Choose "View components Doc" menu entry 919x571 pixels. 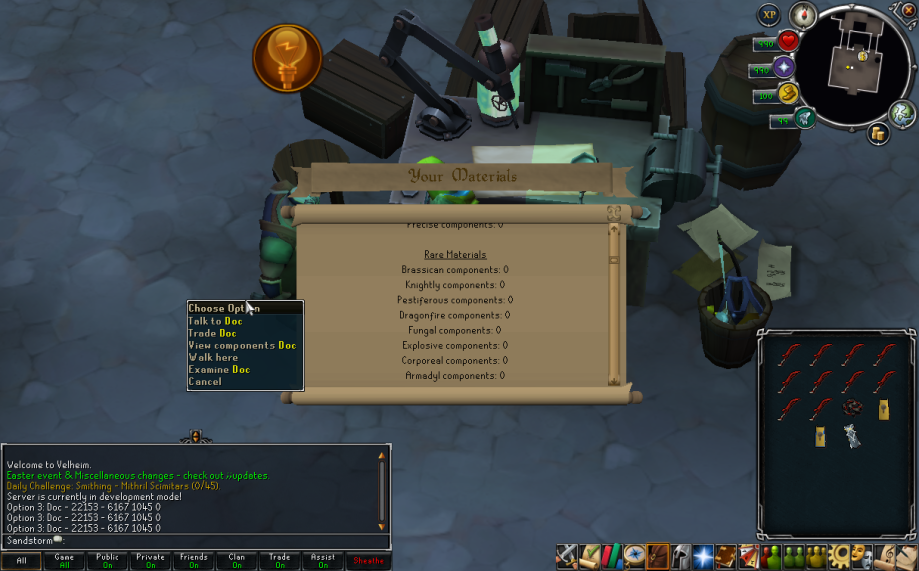[x=242, y=345]
